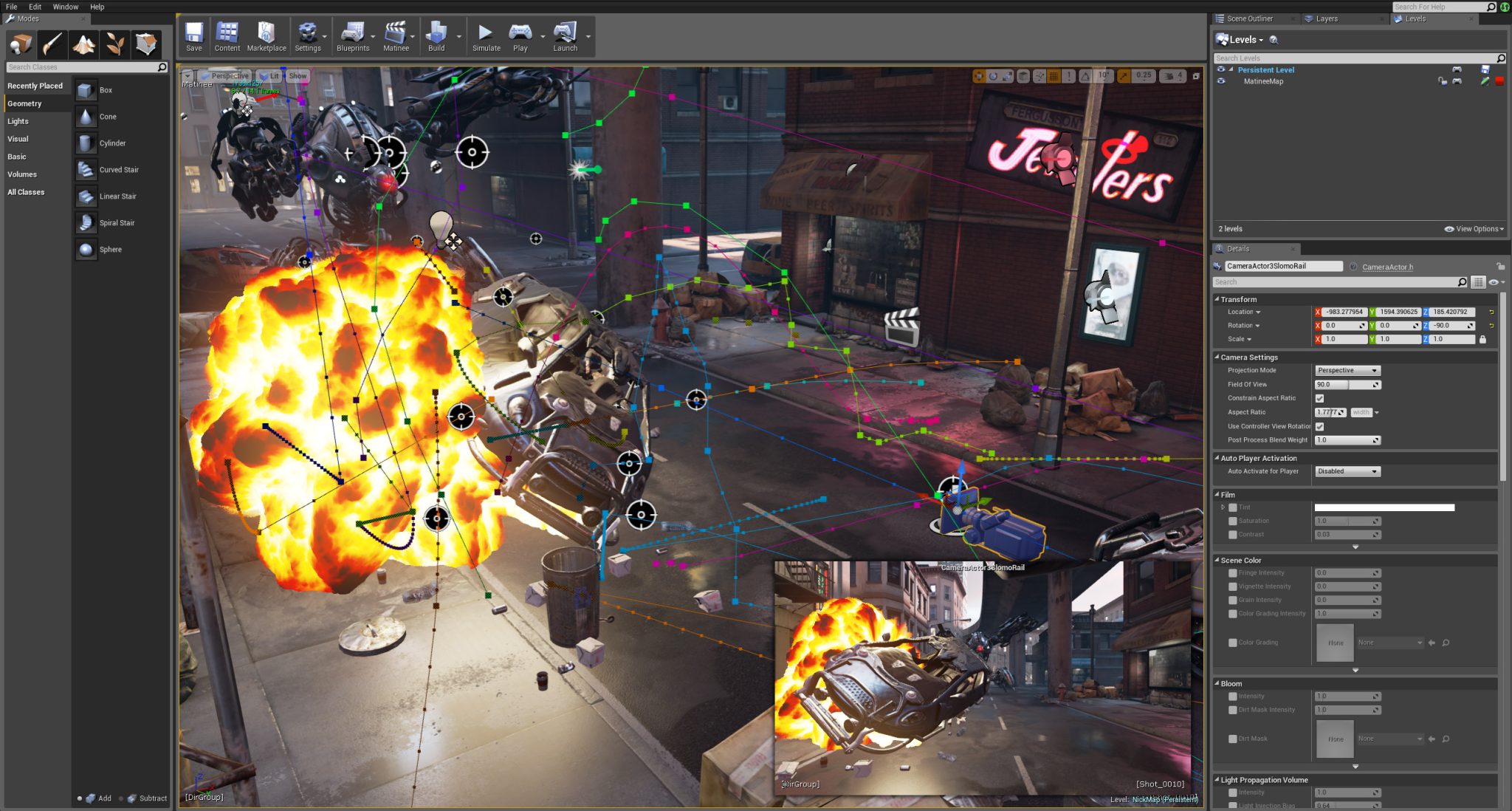Image resolution: width=1512 pixels, height=811 pixels.
Task: Open the File menu
Action: [12, 7]
